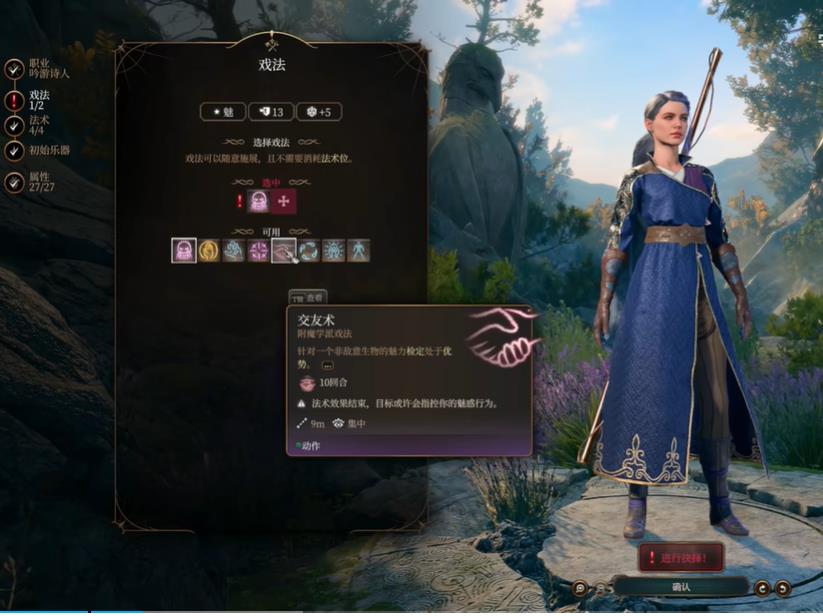Viewport: 823px width, 616px height.
Task: Click the magnifier zoom icon beside 确认
Action: [580, 588]
